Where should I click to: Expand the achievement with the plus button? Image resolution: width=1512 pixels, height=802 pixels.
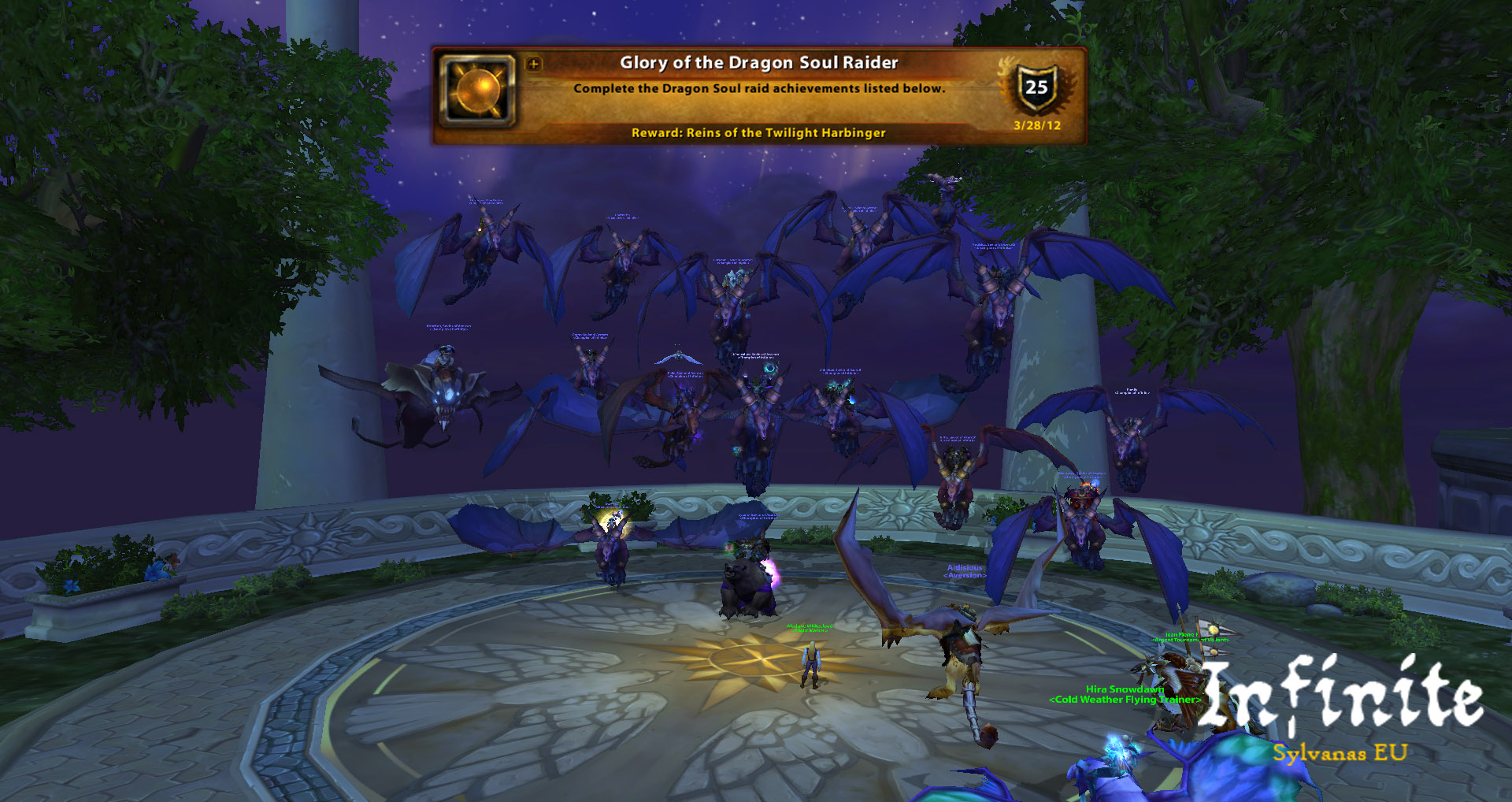(x=534, y=64)
